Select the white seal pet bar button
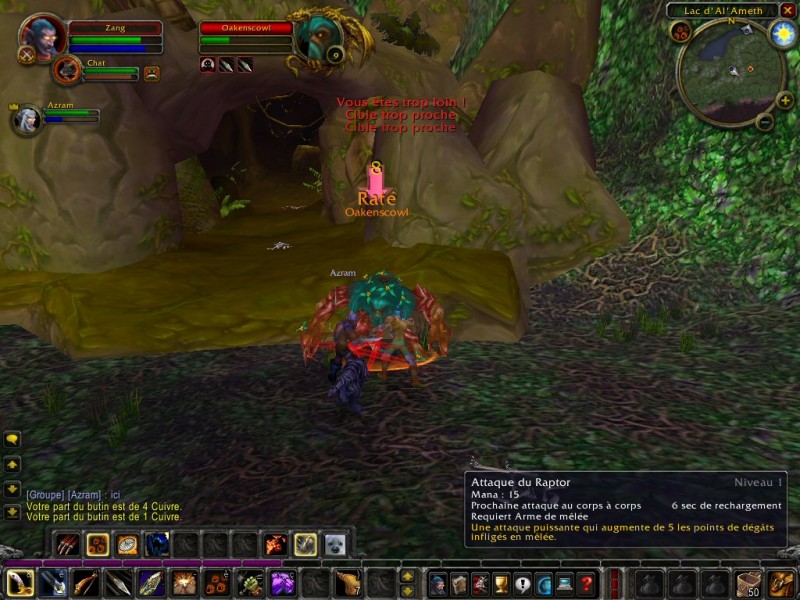This screenshot has width=800, height=600. [335, 544]
